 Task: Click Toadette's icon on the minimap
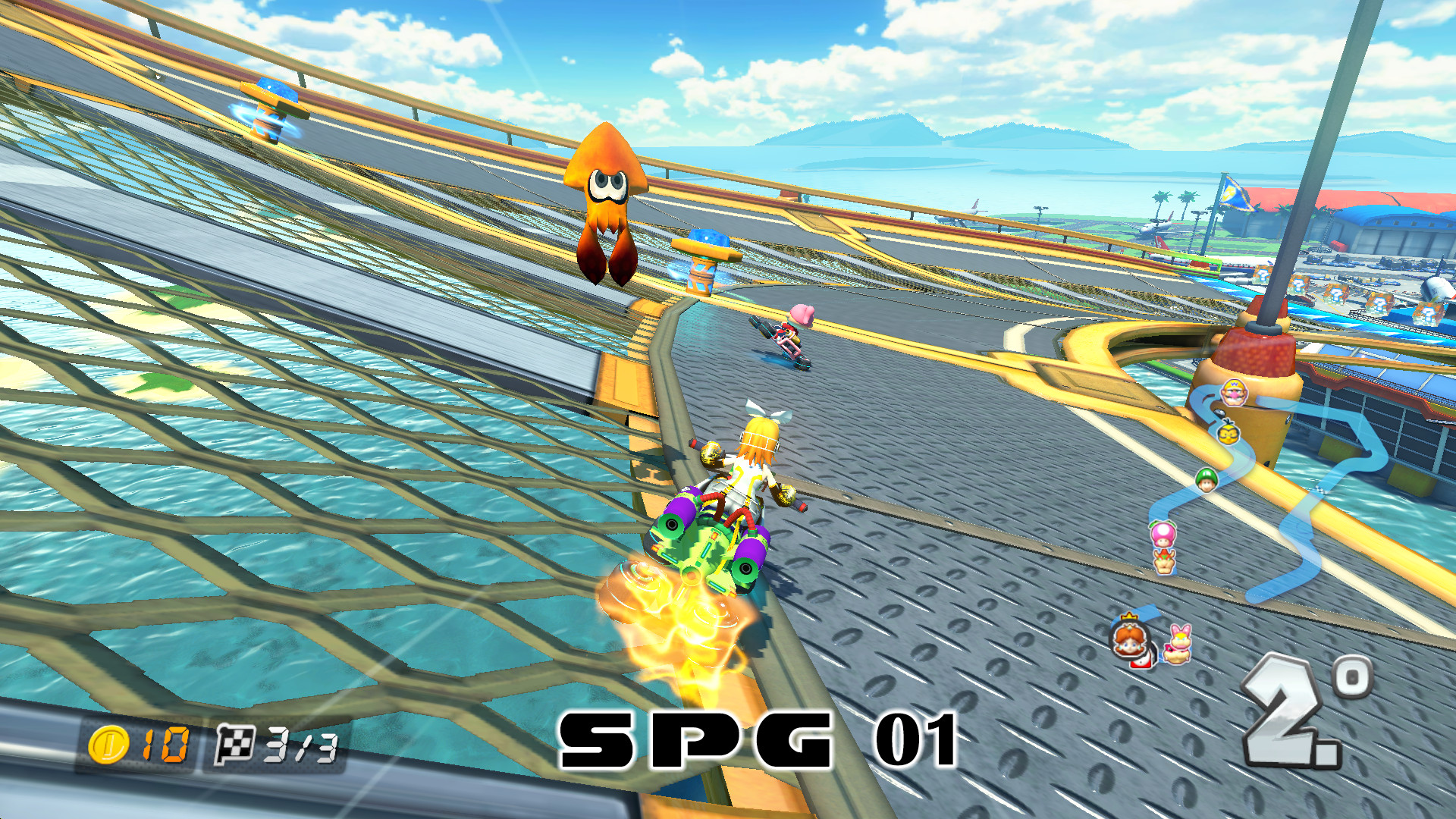1163,534
